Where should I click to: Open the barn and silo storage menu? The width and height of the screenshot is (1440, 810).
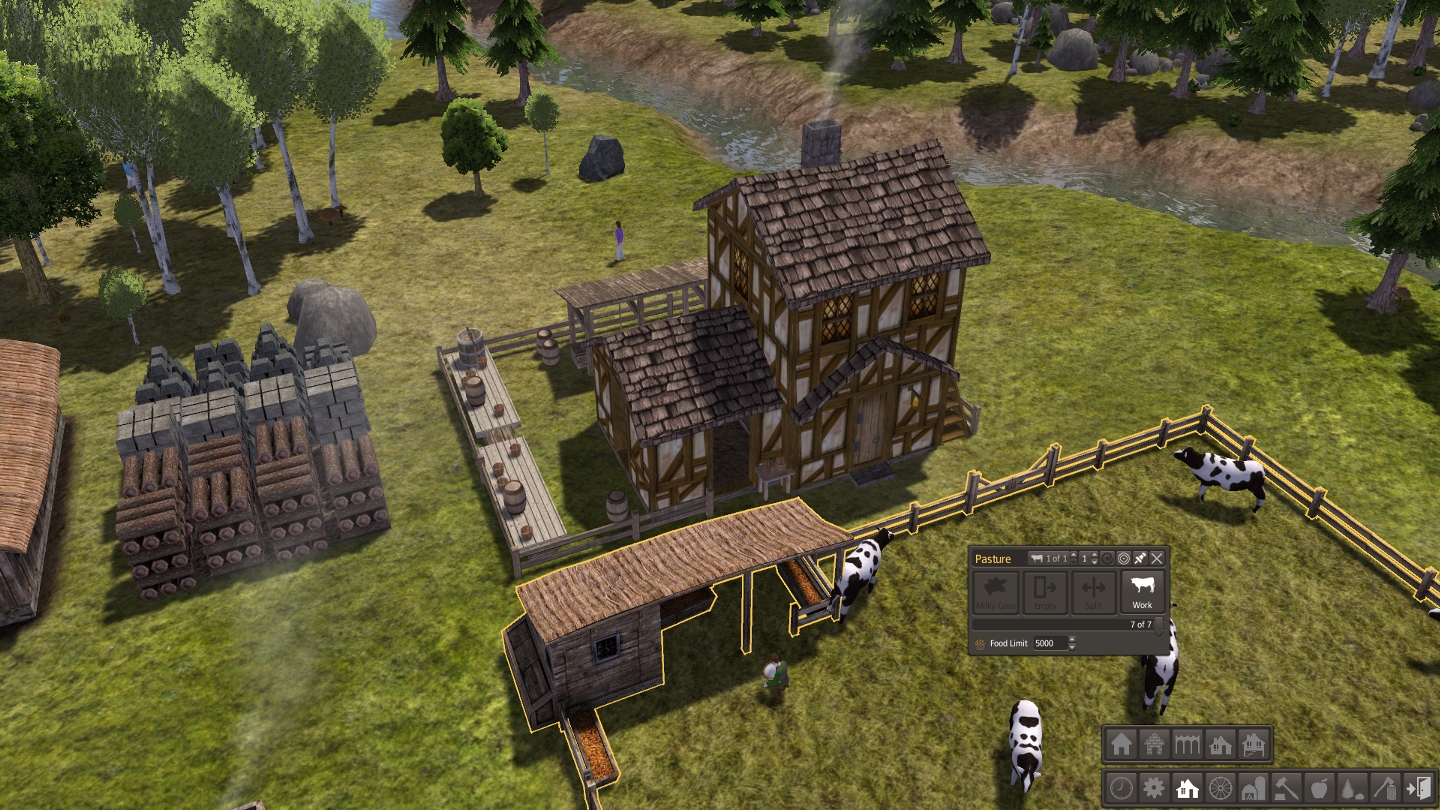[1252, 787]
